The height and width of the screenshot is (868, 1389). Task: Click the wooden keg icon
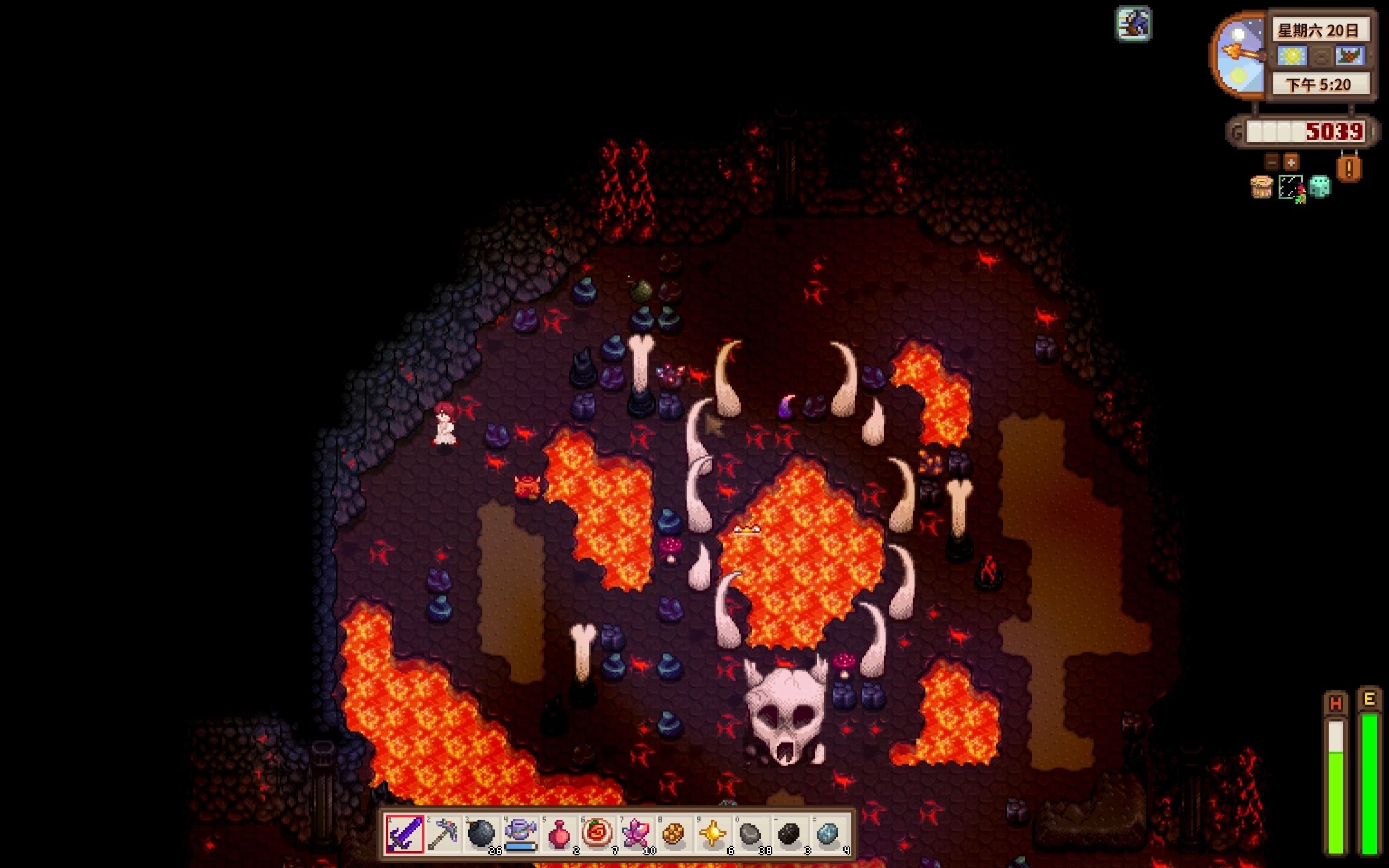(1261, 187)
